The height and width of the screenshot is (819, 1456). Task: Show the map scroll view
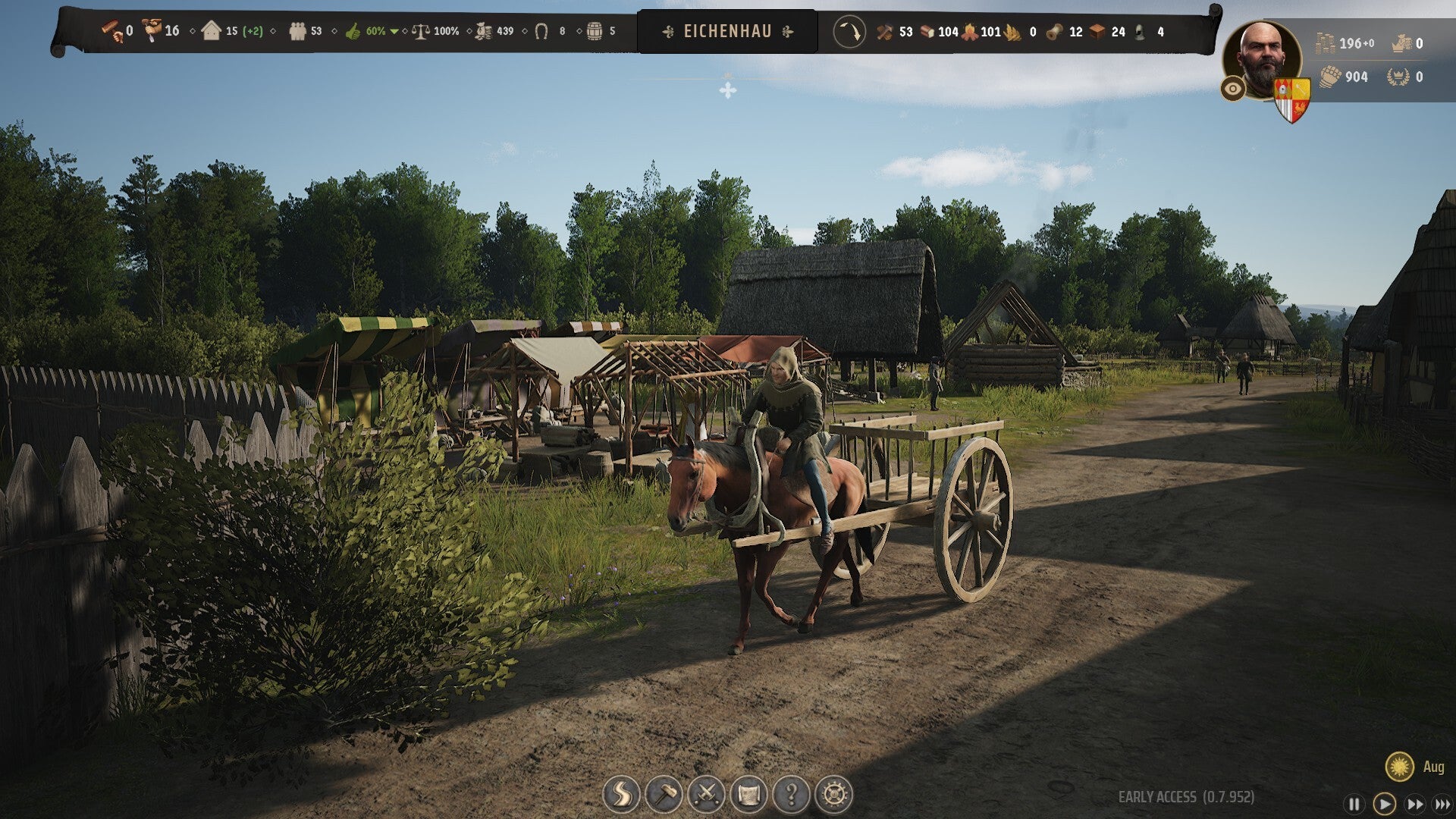pos(748,795)
